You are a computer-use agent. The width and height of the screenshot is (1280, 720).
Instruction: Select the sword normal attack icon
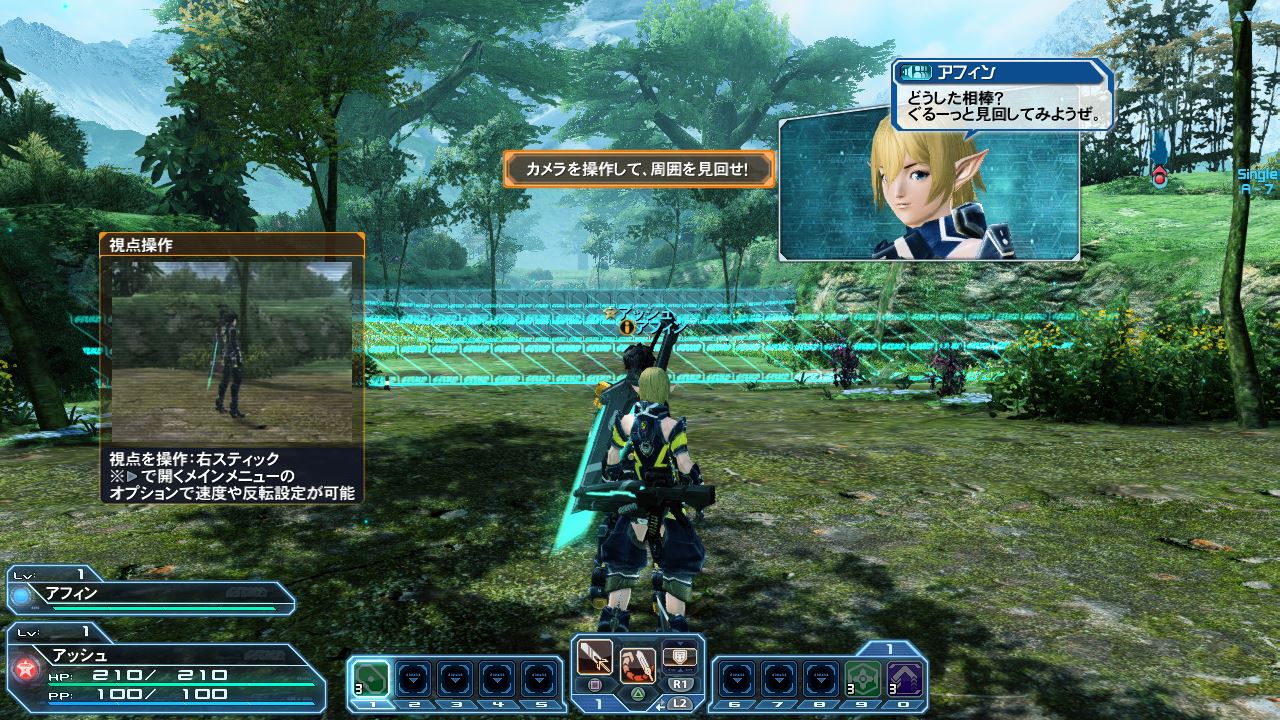coord(595,657)
